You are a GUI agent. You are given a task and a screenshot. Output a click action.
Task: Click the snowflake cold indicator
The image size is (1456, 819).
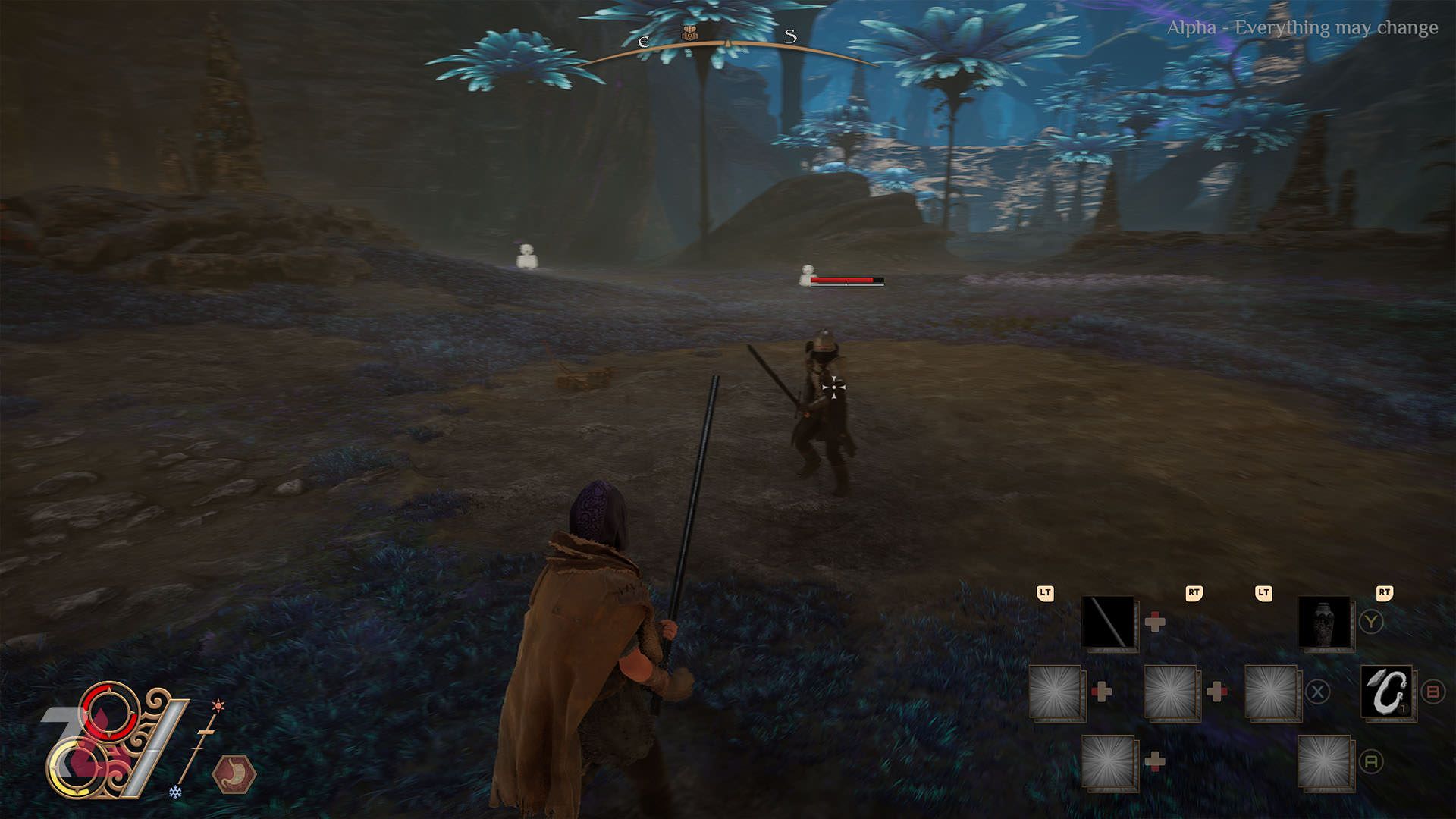pos(175,792)
